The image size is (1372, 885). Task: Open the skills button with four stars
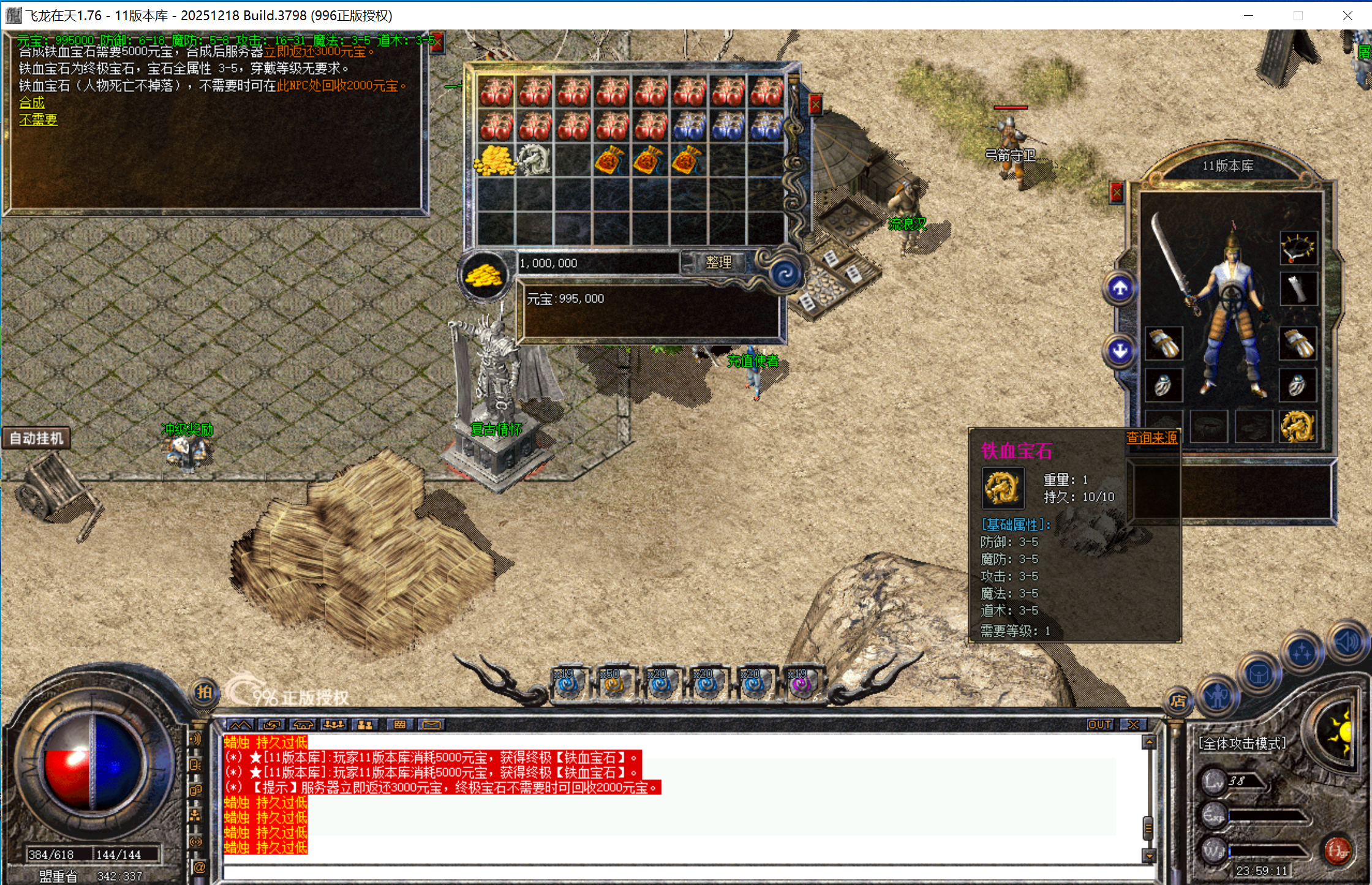click(1302, 653)
